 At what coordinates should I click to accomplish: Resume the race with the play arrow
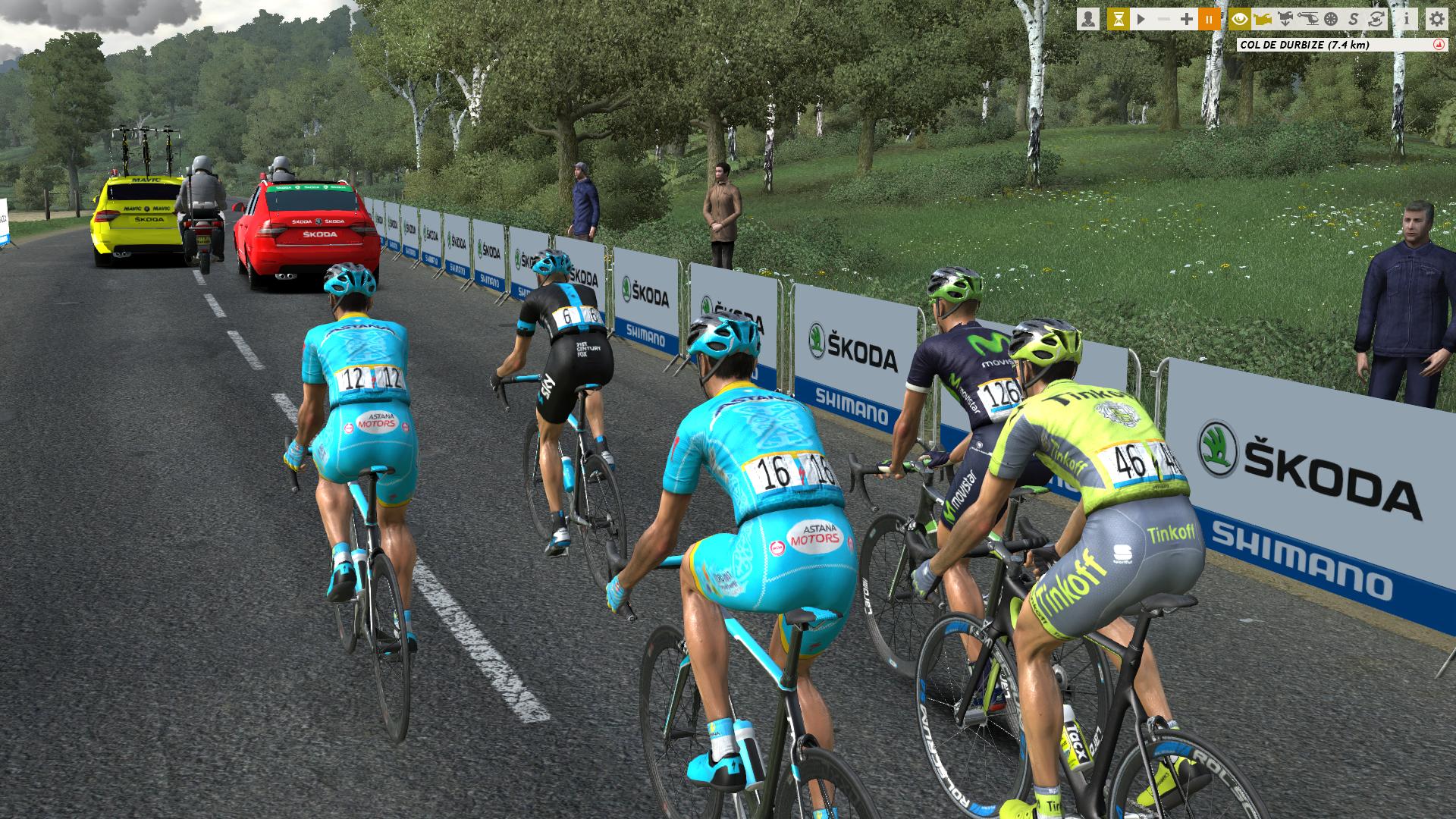click(1141, 19)
